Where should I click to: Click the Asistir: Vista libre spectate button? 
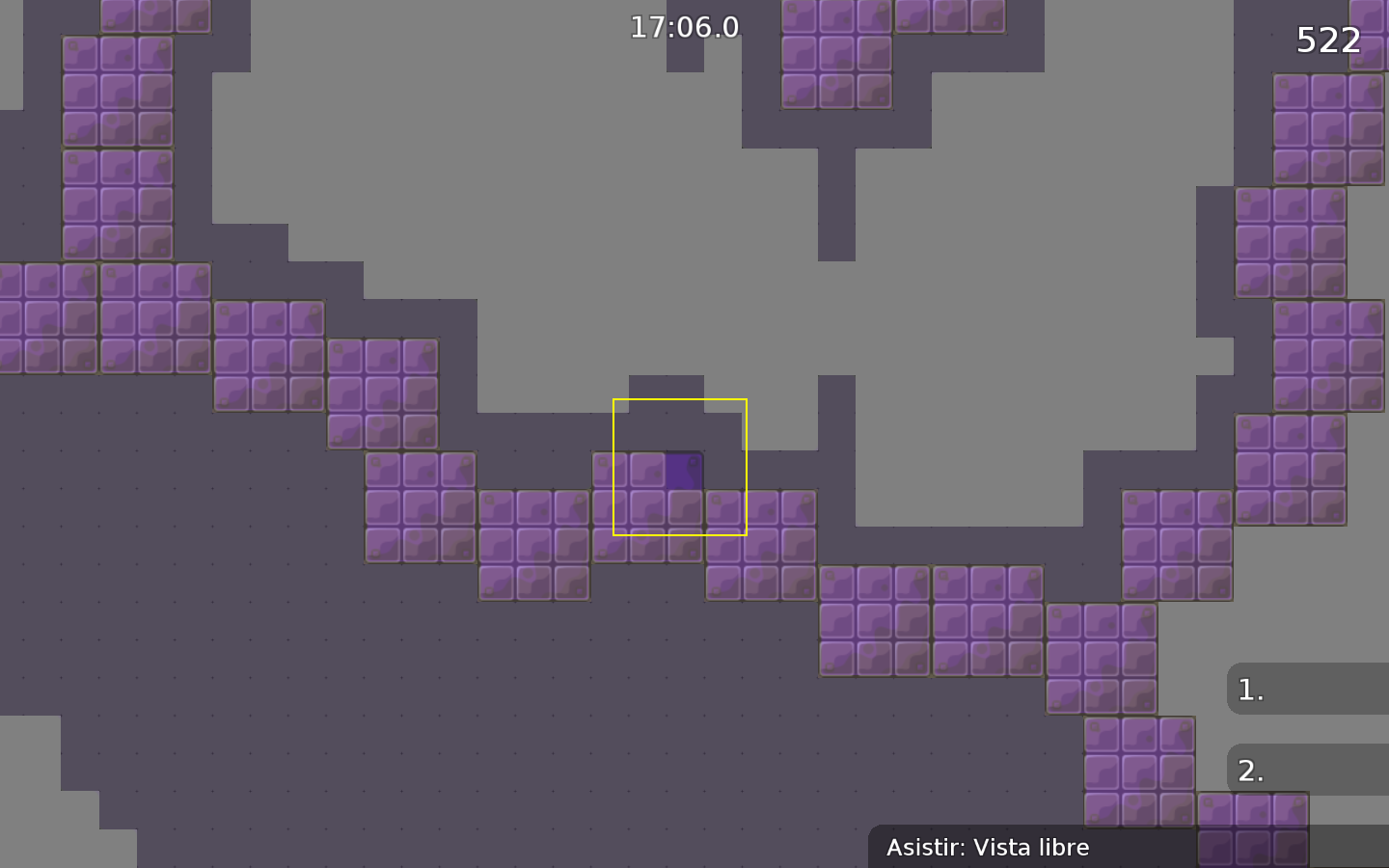(x=989, y=848)
